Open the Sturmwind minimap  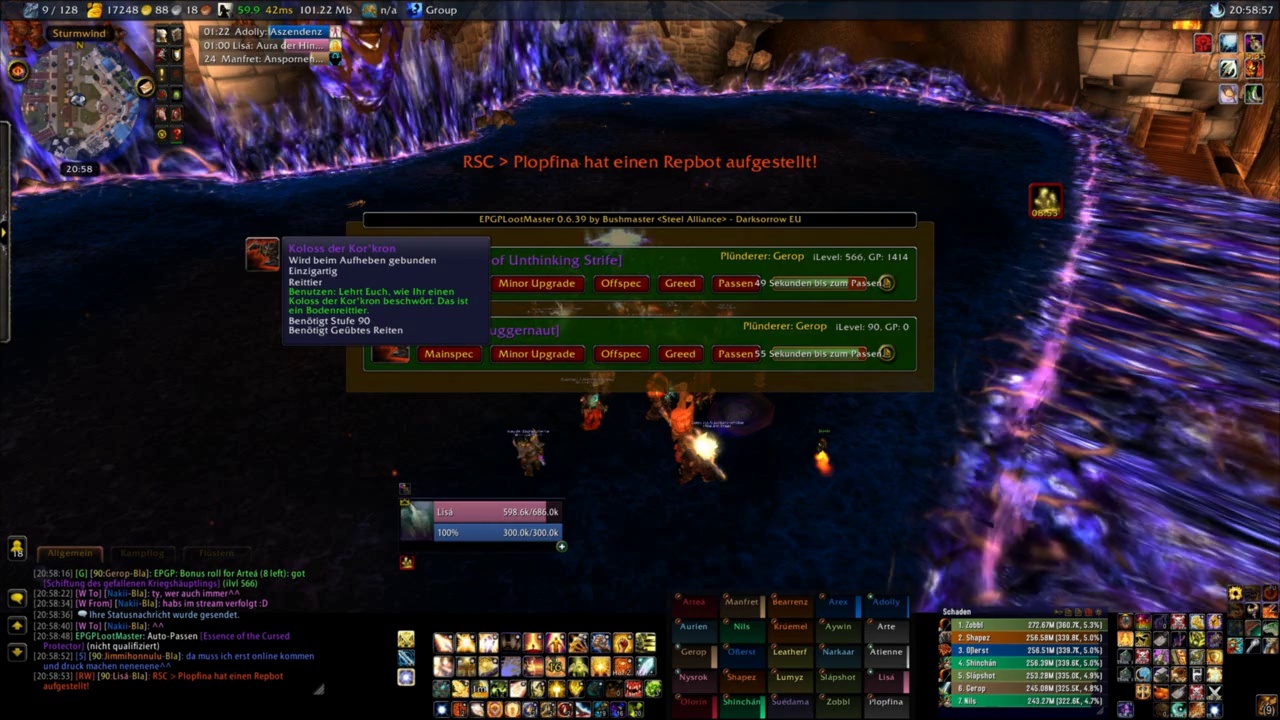click(80, 100)
